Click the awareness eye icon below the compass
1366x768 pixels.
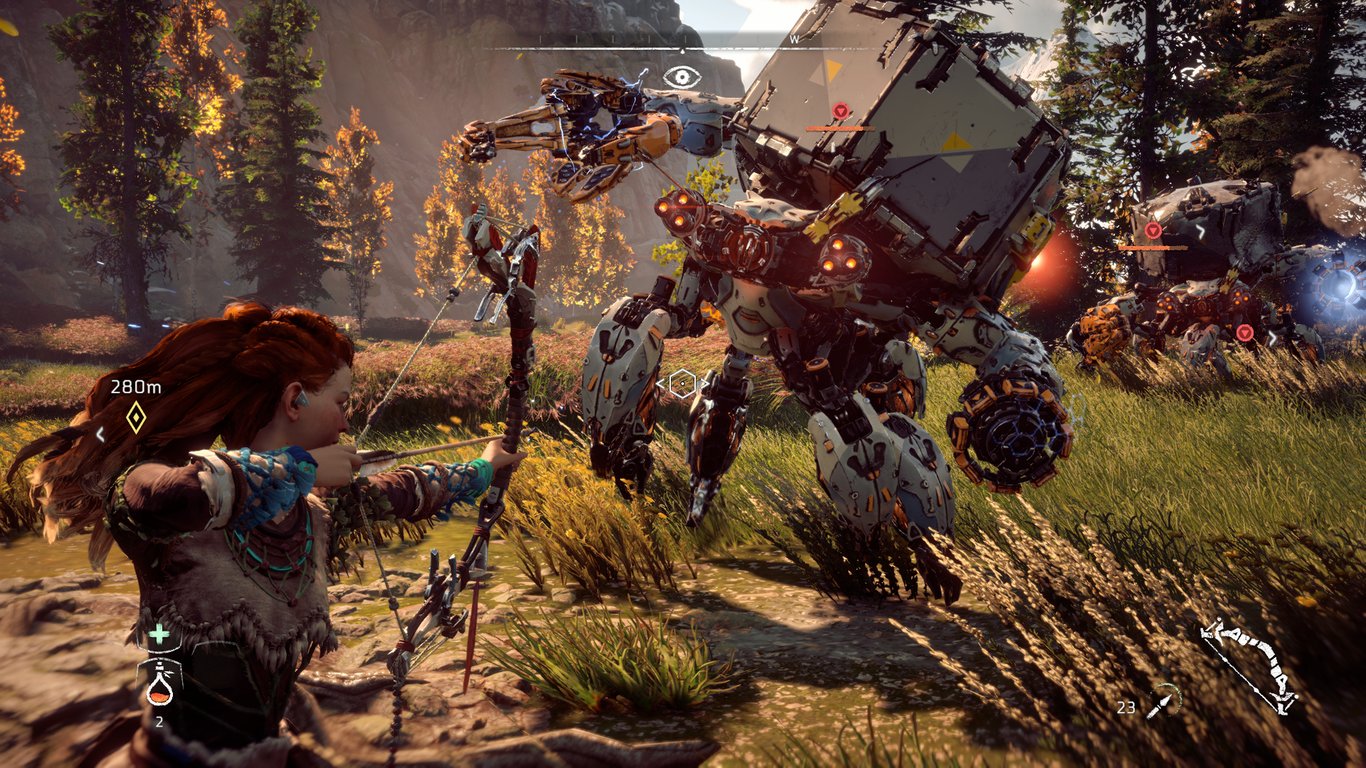[683, 74]
